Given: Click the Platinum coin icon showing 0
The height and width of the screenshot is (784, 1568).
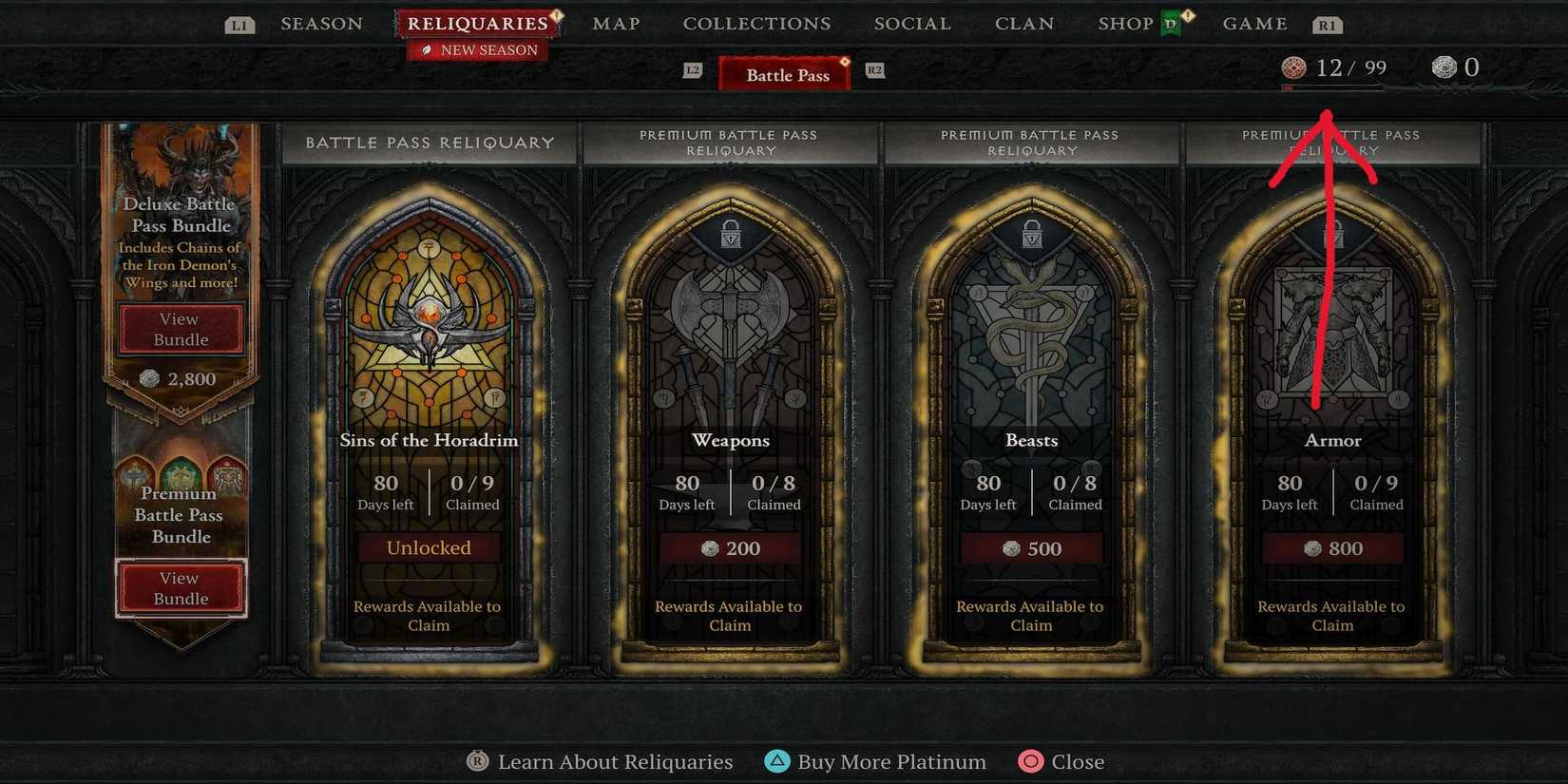Looking at the screenshot, I should click(x=1444, y=67).
